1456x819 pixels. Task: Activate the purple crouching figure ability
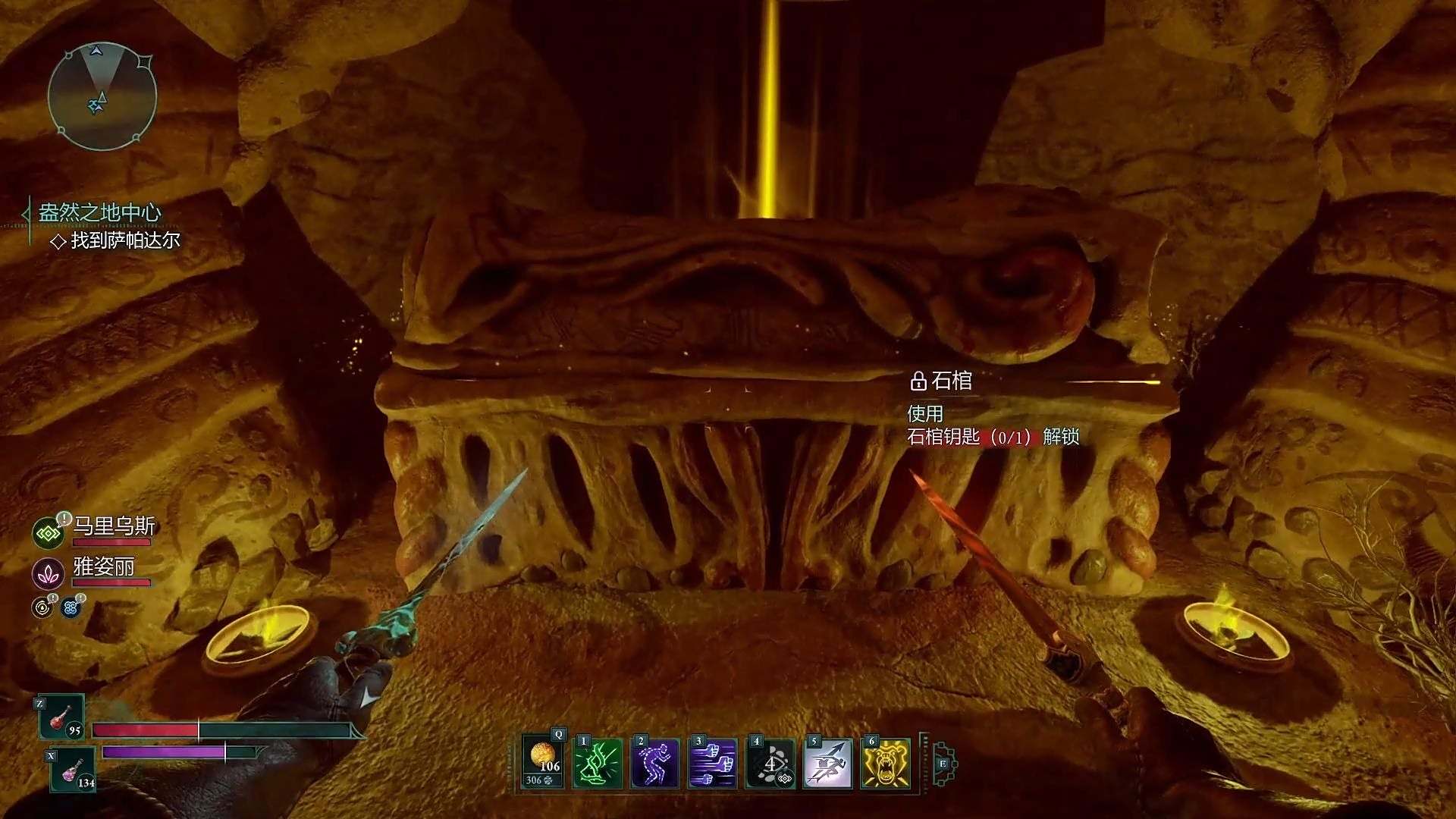pos(655,763)
